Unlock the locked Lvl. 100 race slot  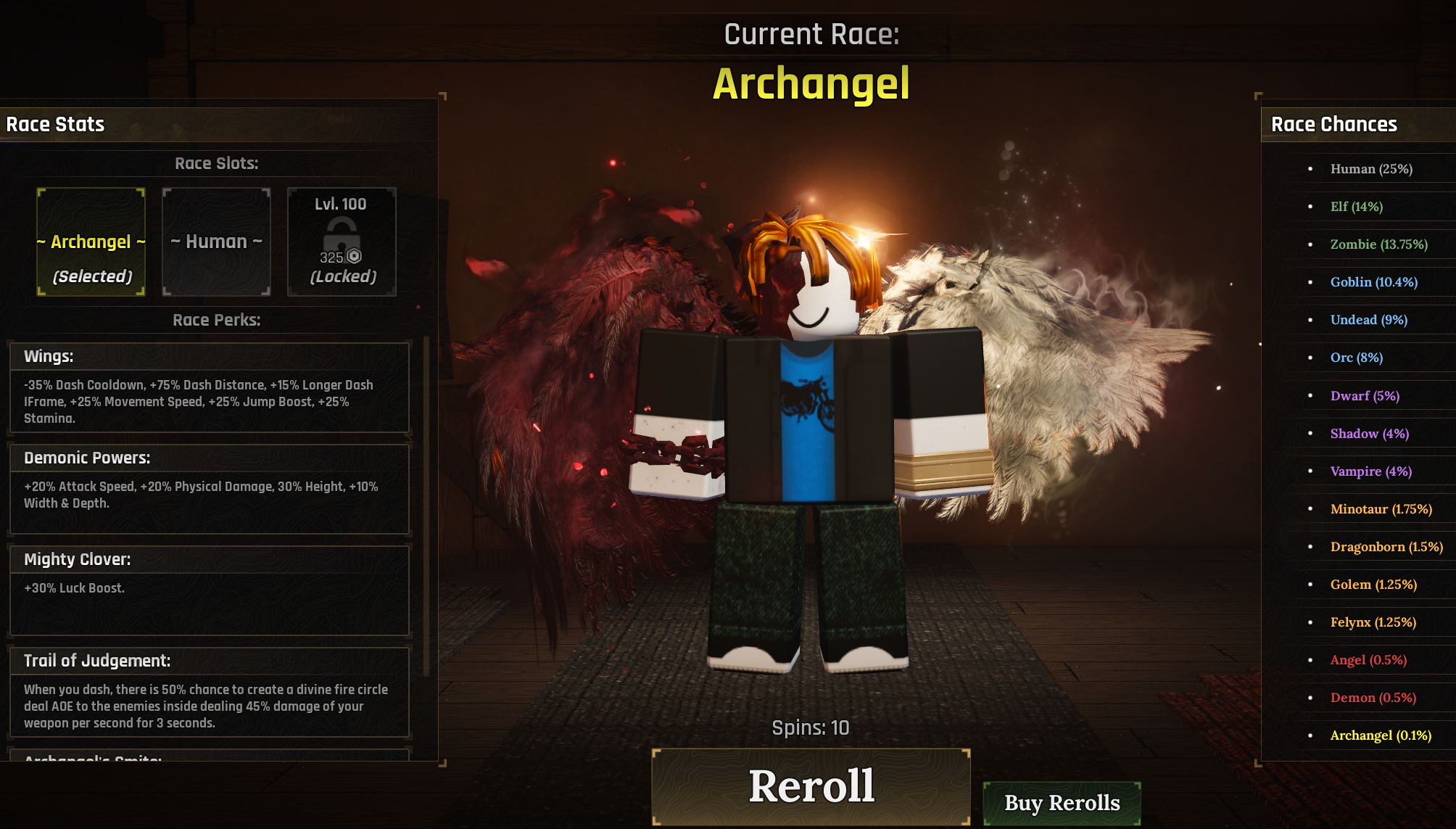tap(342, 242)
